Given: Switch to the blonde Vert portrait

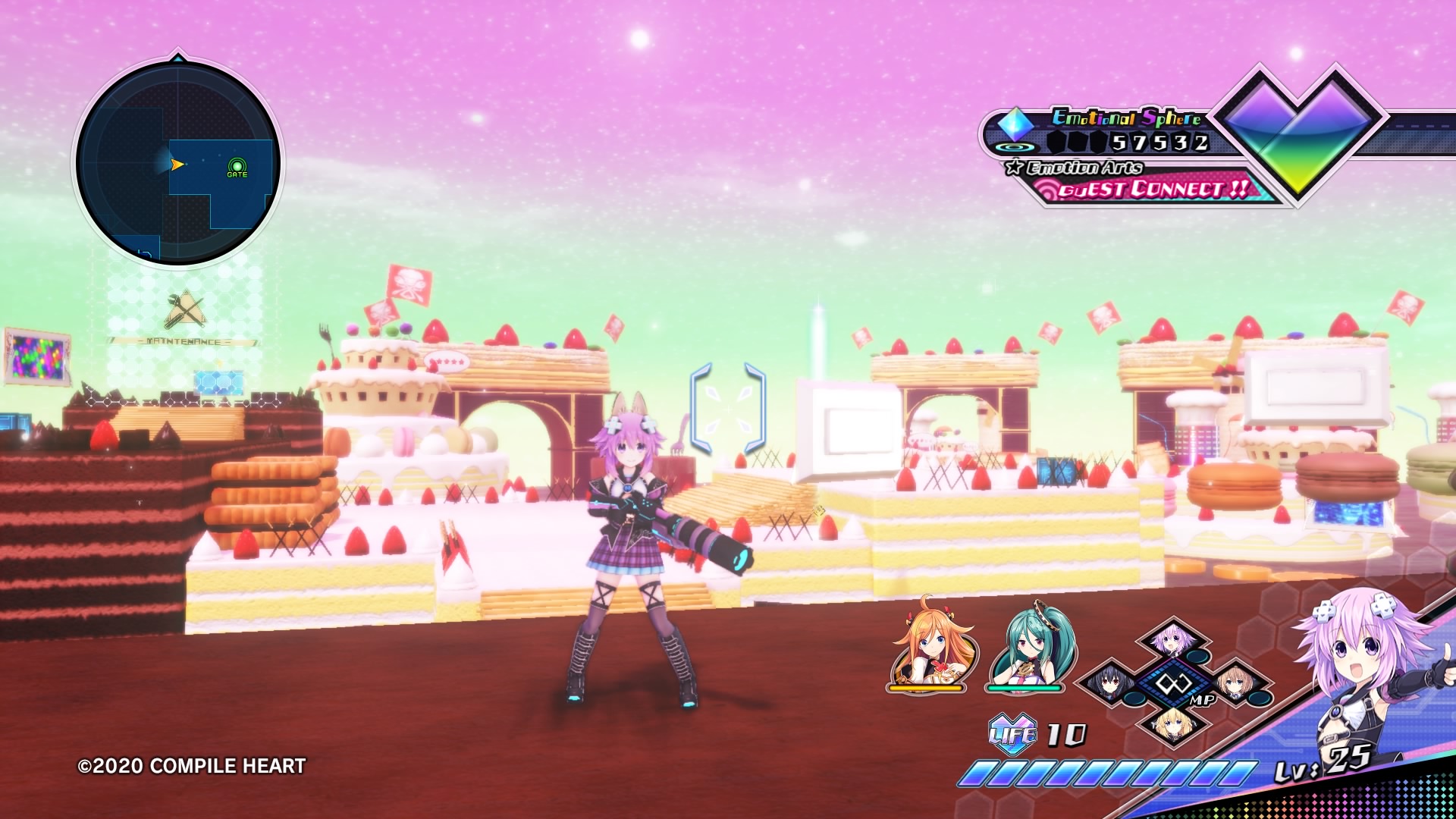Looking at the screenshot, I should coord(1172,724).
